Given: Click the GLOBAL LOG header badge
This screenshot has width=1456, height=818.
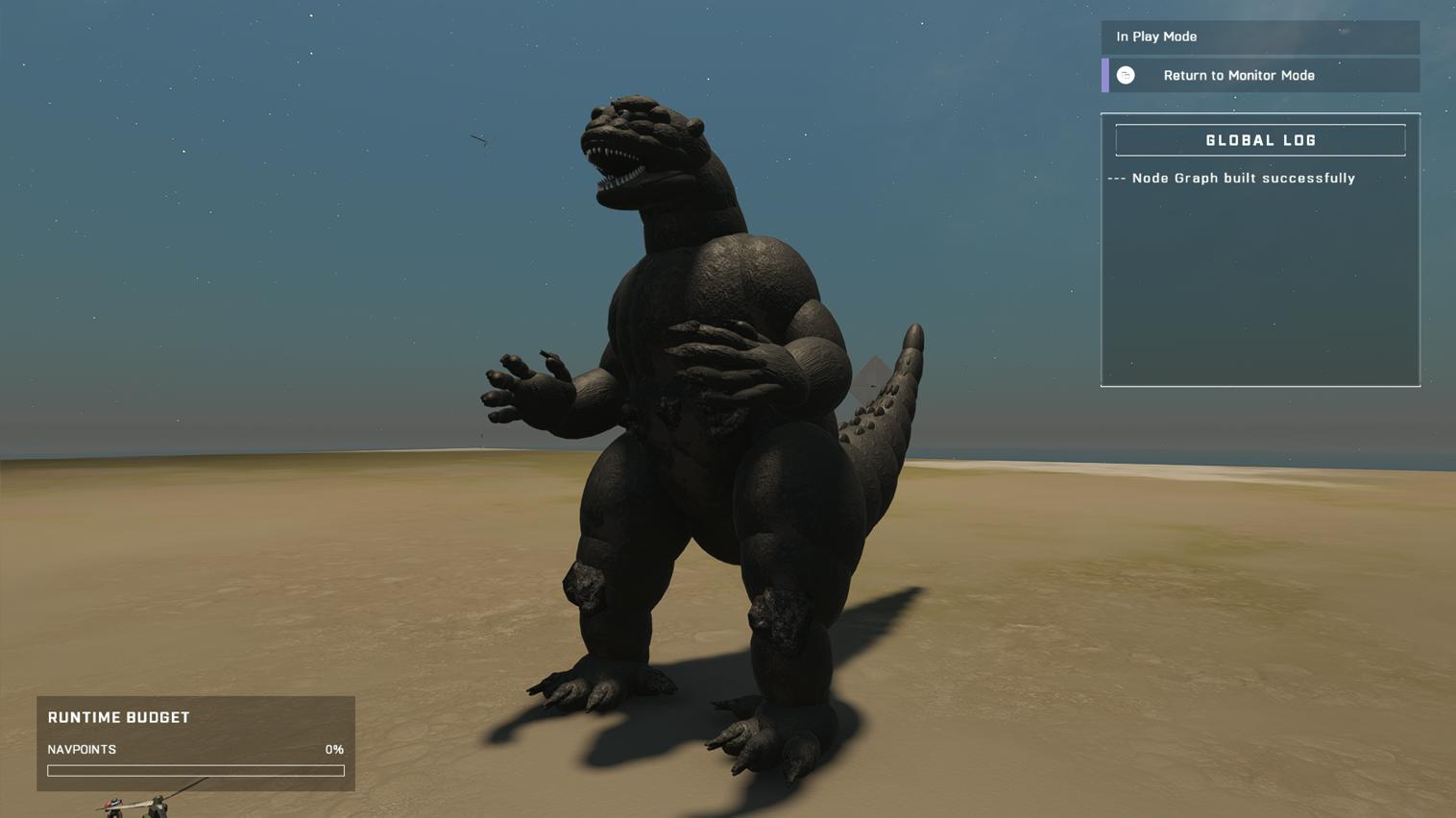Looking at the screenshot, I should [1259, 139].
